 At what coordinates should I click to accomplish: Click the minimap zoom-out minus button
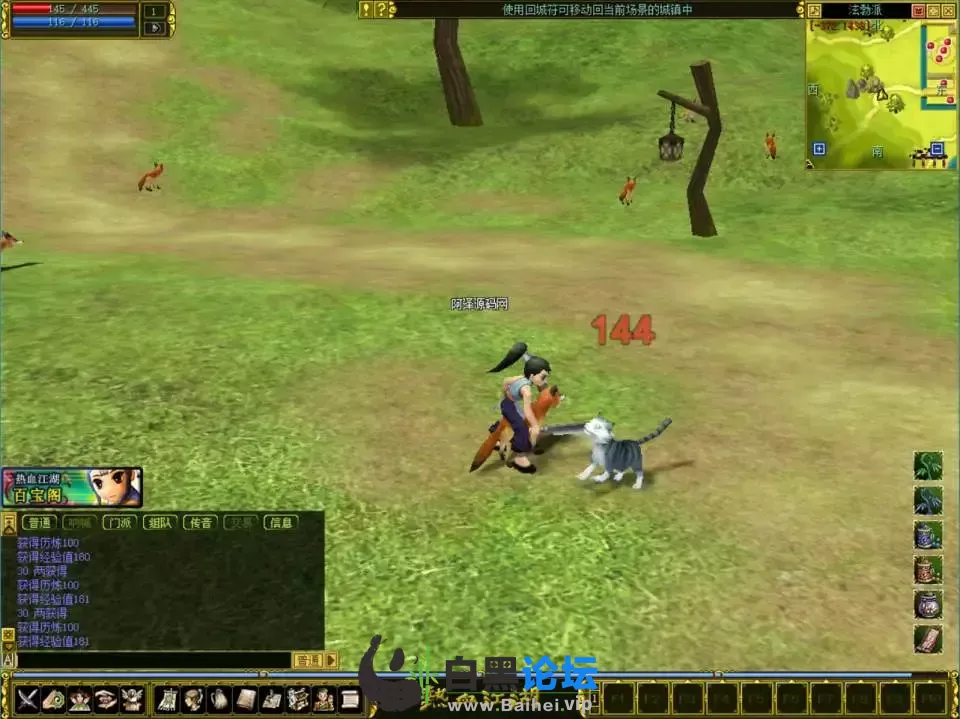click(x=937, y=149)
